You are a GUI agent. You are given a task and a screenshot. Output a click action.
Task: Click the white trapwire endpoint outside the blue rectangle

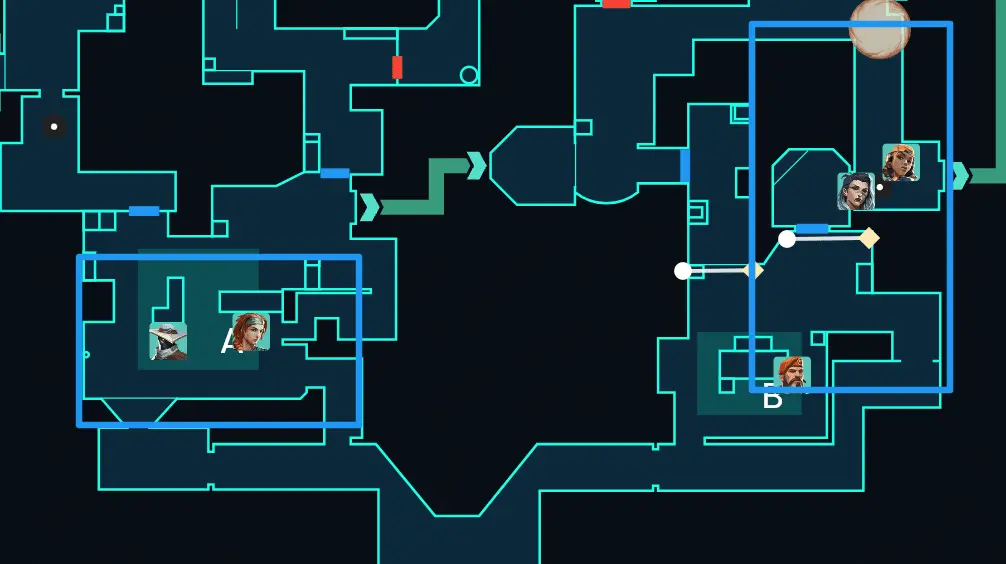[683, 271]
